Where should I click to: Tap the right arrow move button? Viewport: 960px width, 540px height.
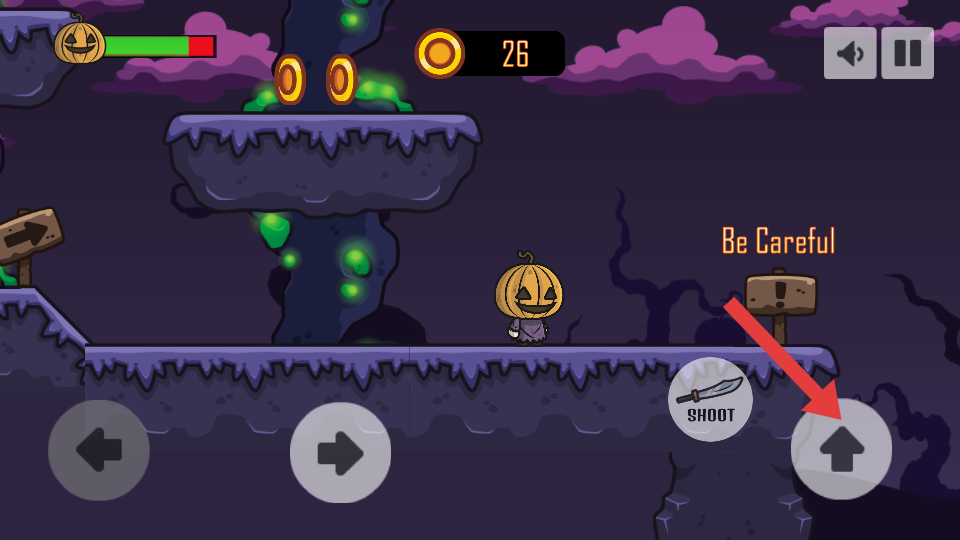click(340, 452)
